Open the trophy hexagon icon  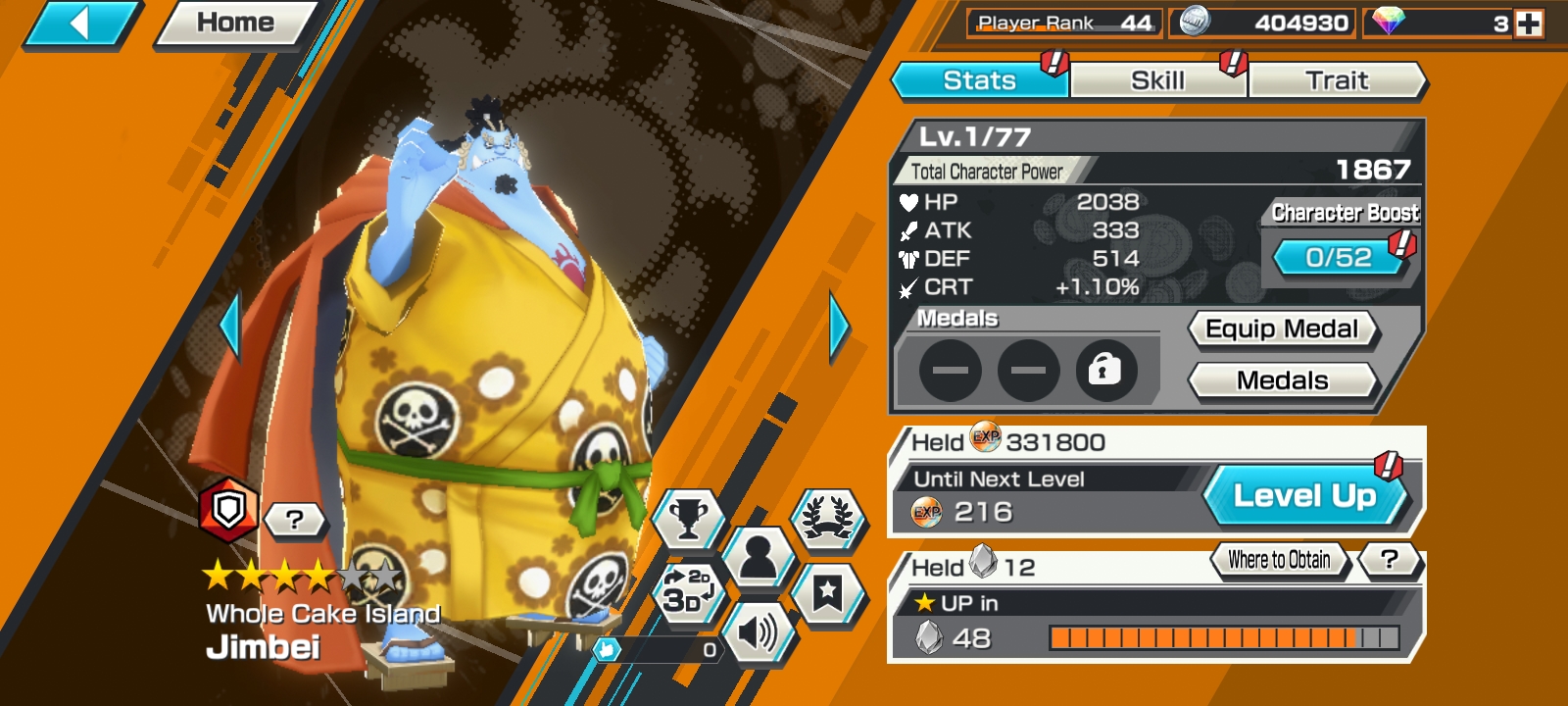click(688, 516)
